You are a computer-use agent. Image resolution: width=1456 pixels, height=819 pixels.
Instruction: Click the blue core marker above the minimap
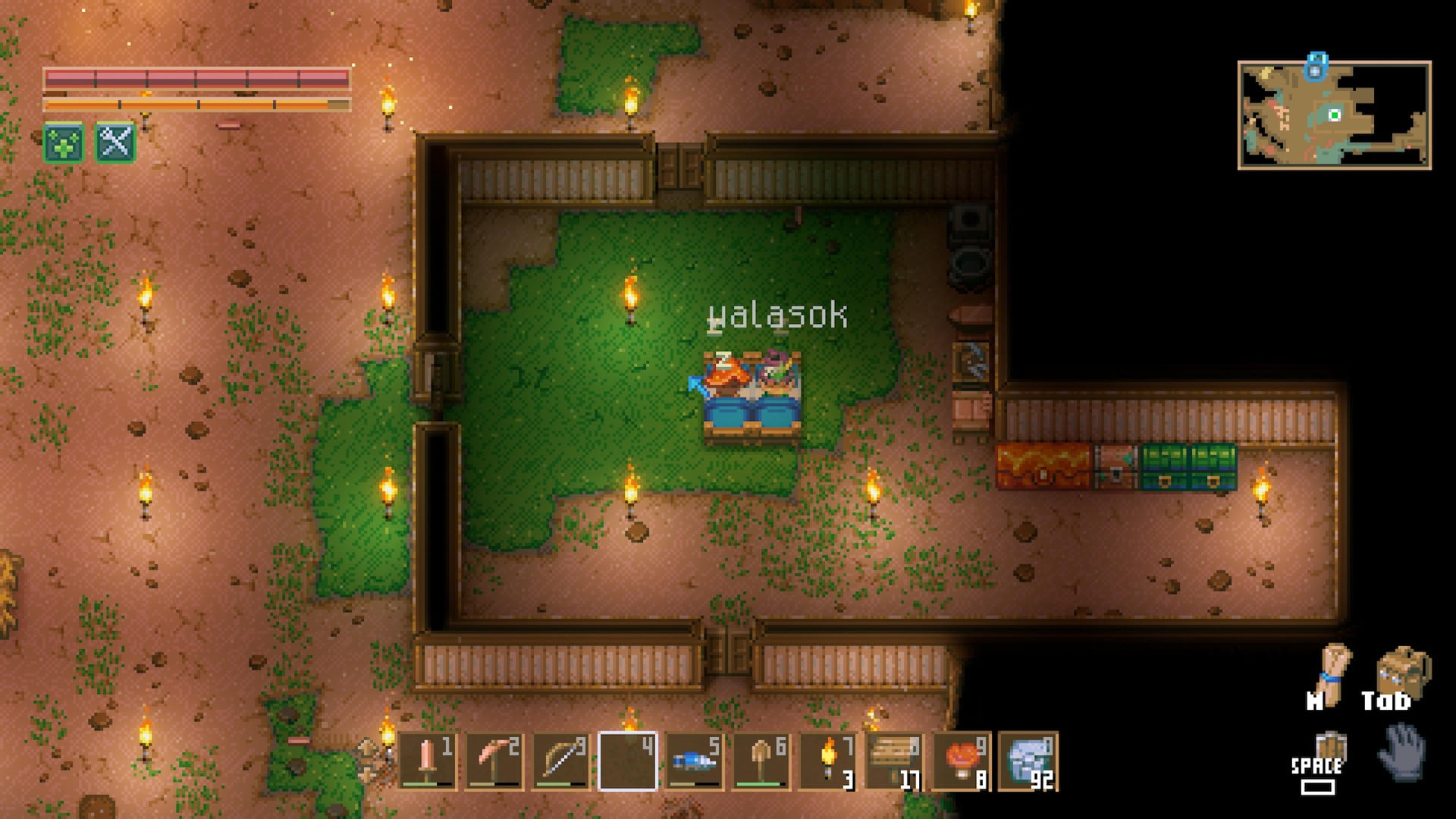coord(1316,65)
